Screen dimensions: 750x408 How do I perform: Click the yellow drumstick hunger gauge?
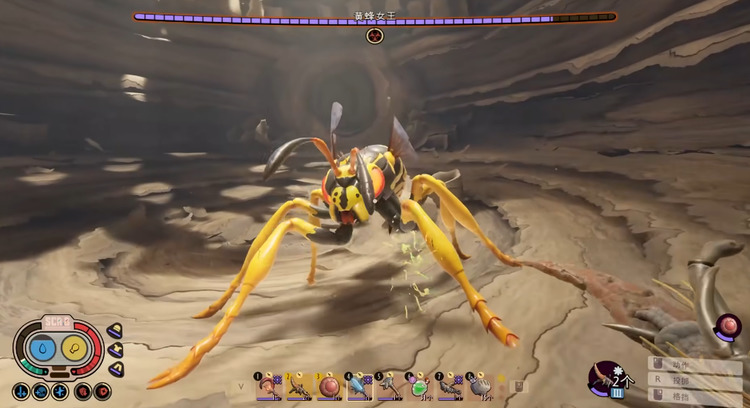tap(74, 349)
